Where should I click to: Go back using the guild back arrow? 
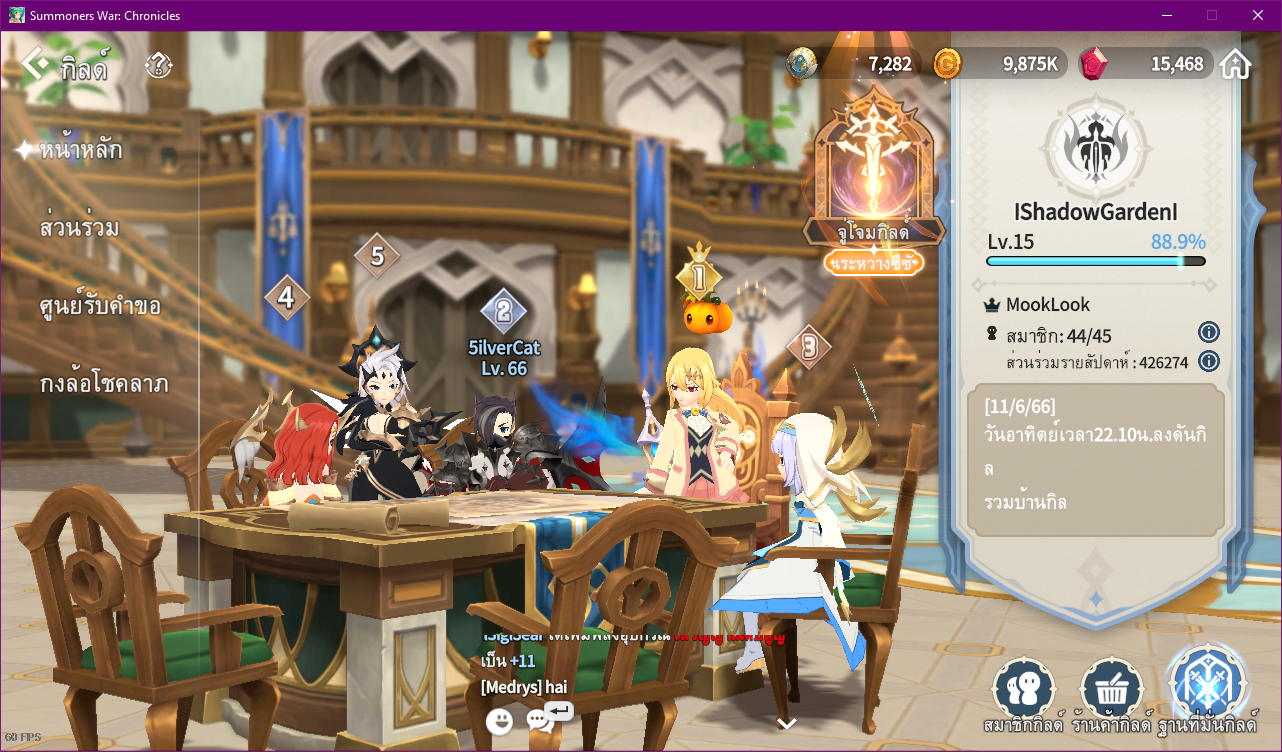point(36,64)
